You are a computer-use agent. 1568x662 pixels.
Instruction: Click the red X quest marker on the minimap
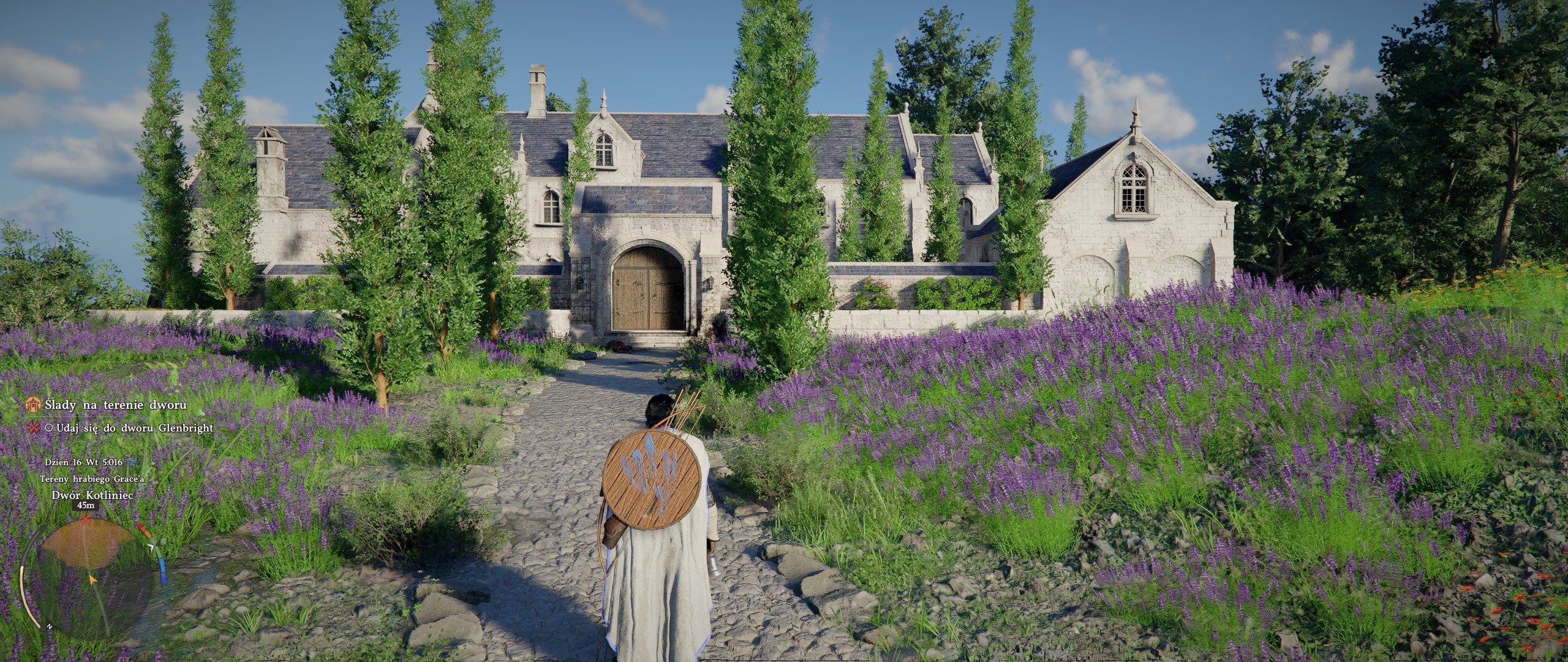coord(85,519)
